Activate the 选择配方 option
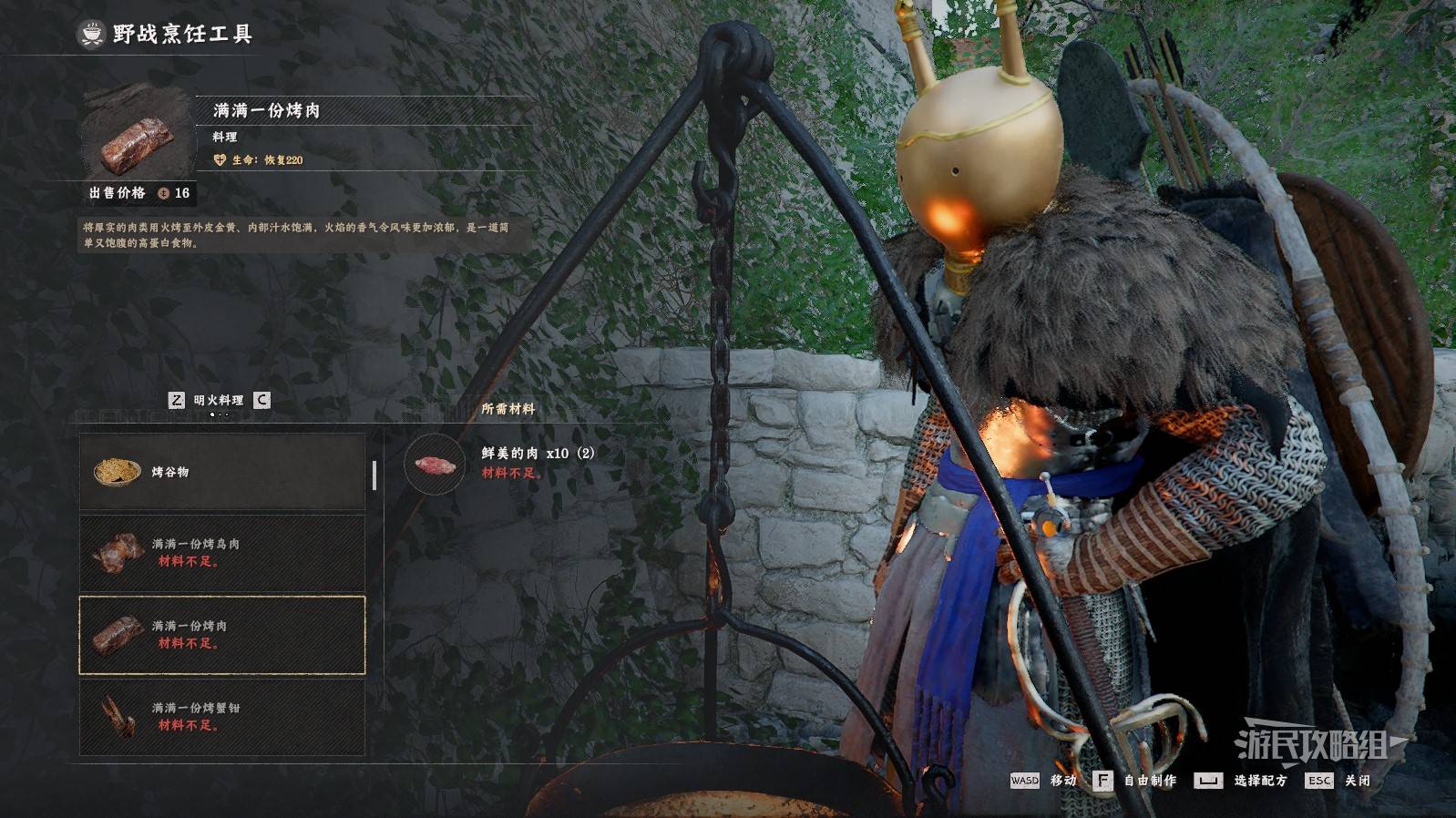1456x818 pixels. coord(1243,781)
